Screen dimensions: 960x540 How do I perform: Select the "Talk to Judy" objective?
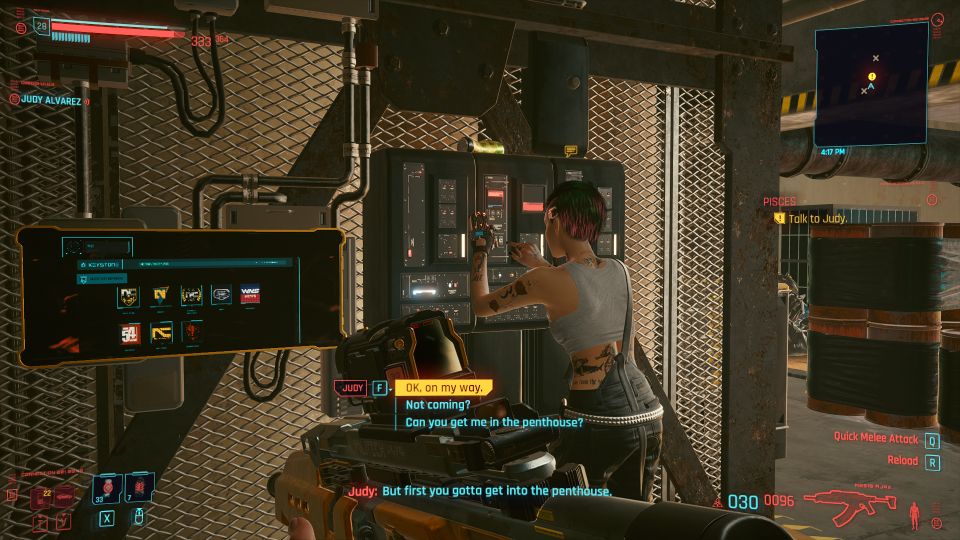coord(816,218)
